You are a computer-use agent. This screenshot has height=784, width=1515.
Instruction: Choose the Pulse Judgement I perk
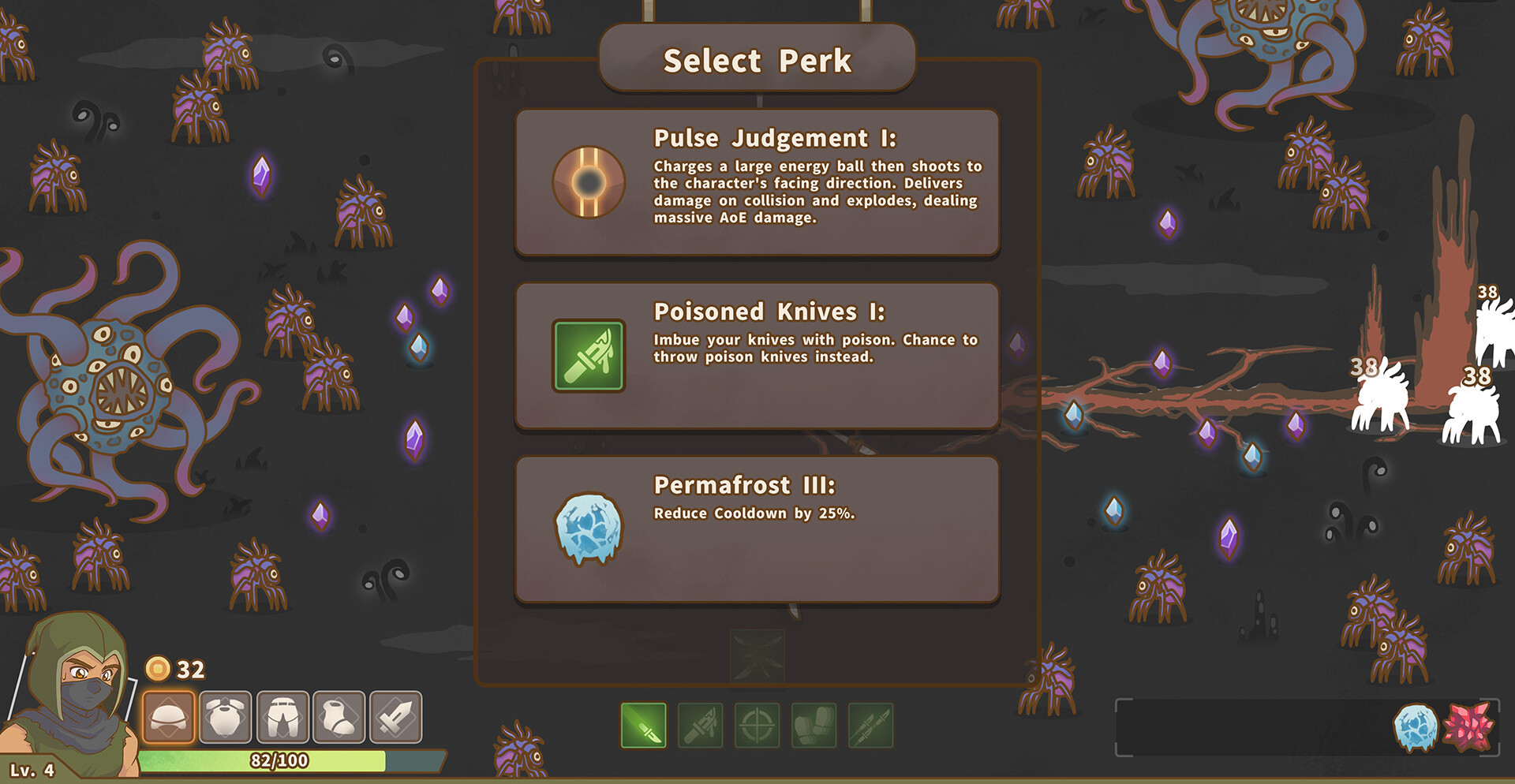757,182
